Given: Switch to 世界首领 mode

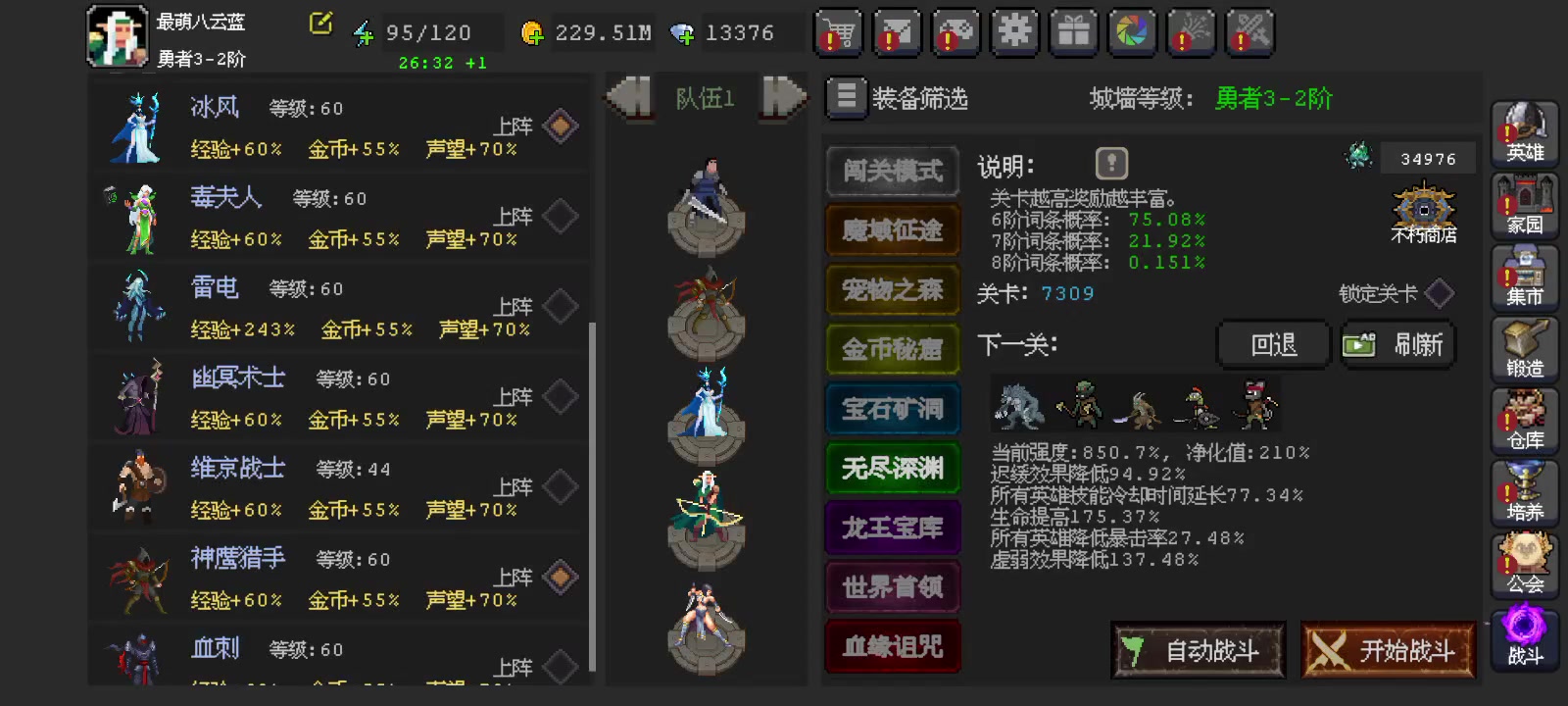Looking at the screenshot, I should 892,587.
